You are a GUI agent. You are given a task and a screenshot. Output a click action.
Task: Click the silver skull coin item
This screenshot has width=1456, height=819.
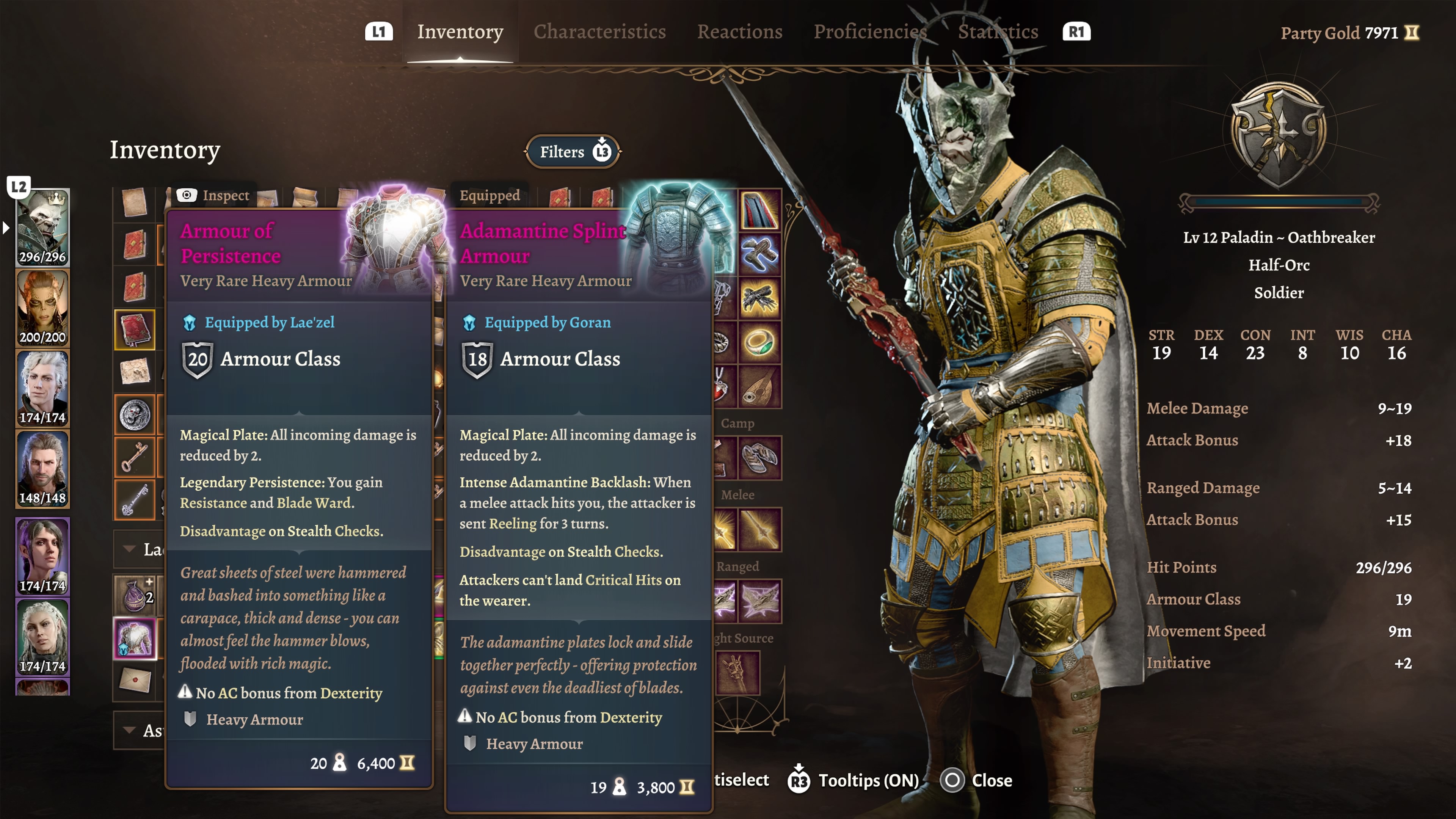coord(135,414)
